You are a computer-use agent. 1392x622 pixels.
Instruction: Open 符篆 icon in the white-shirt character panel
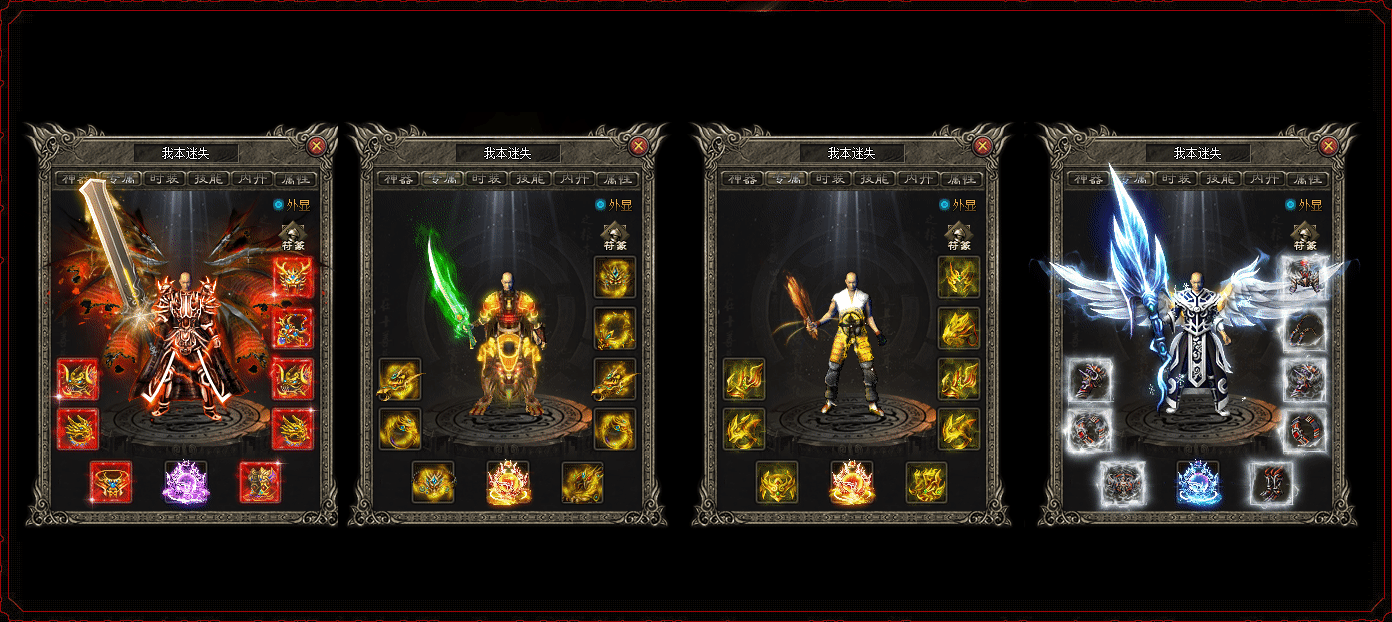pos(959,237)
